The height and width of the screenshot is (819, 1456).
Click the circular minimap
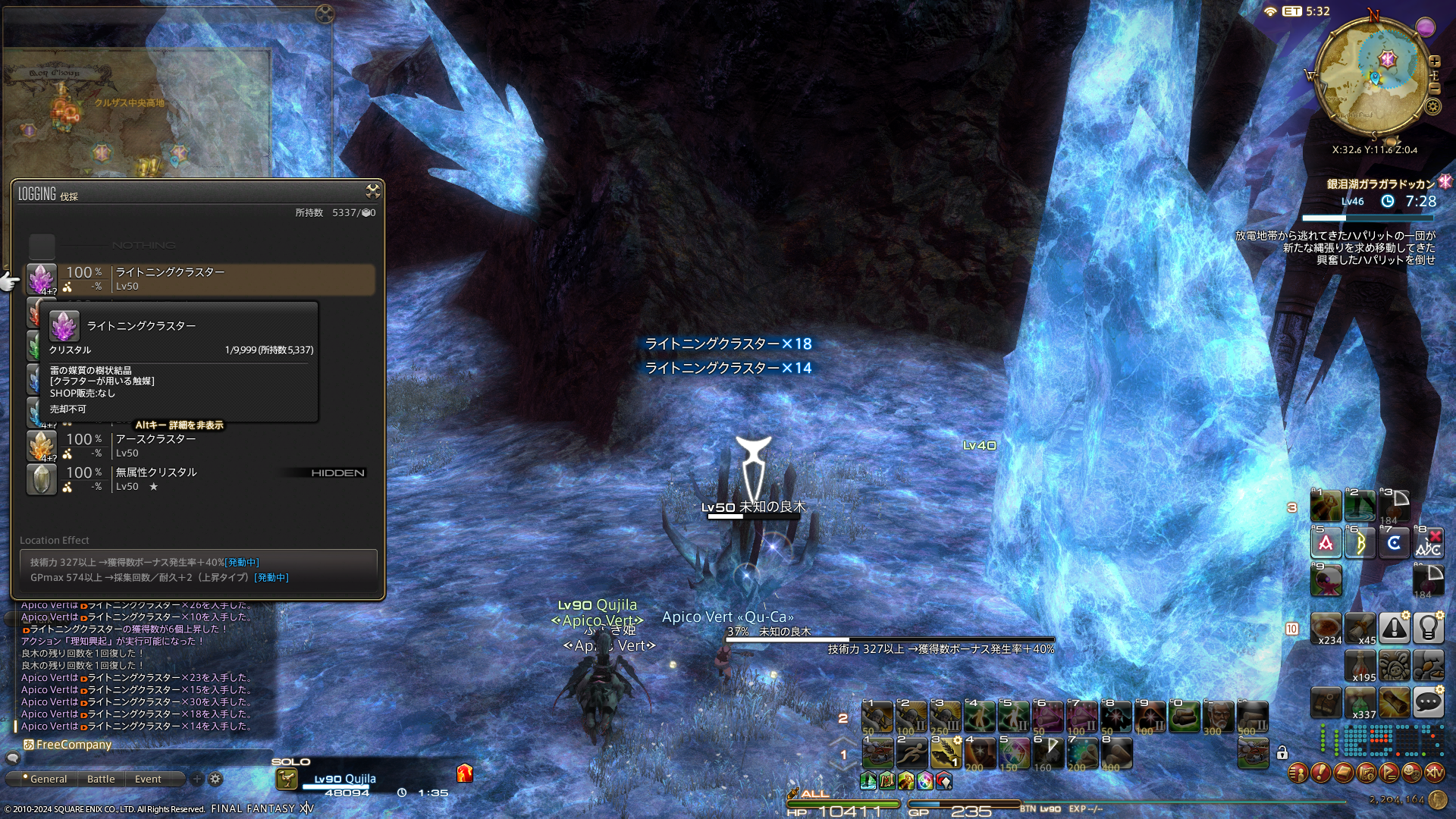click(x=1374, y=76)
